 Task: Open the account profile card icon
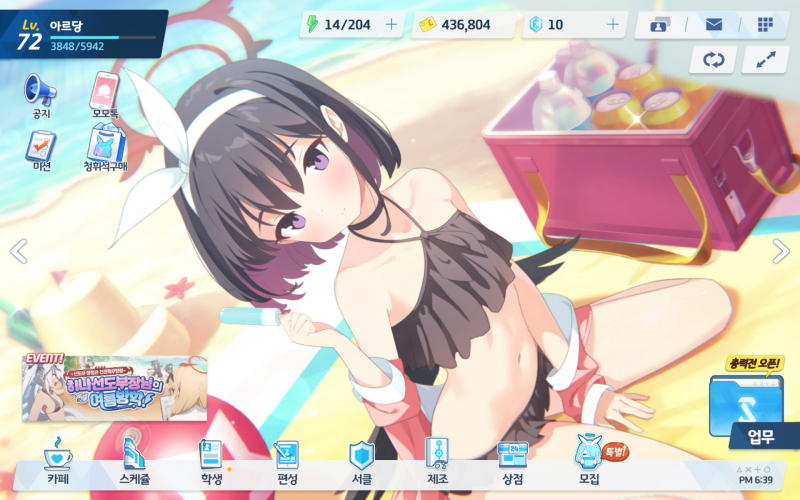click(659, 25)
